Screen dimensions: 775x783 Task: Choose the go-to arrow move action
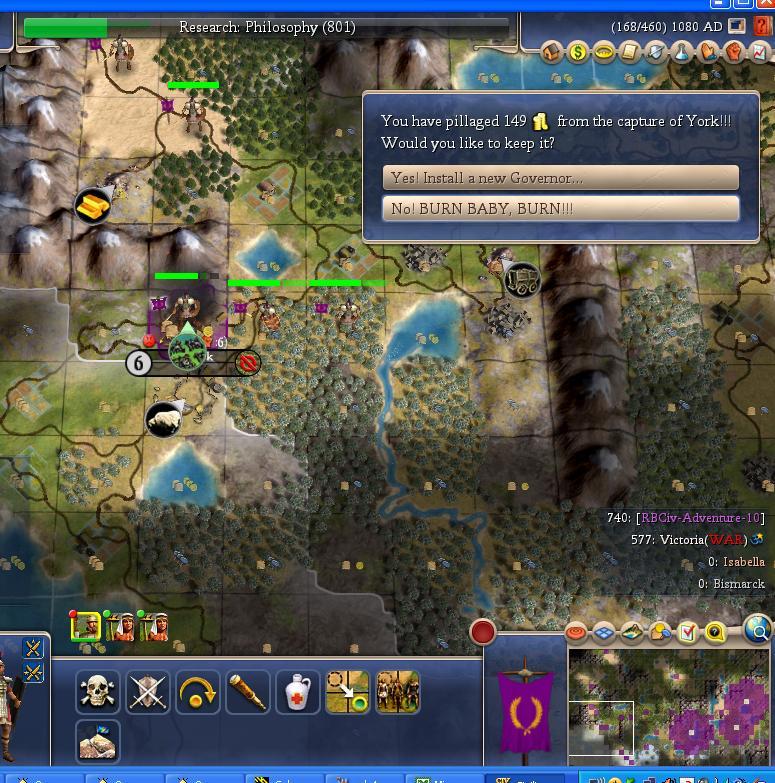348,692
